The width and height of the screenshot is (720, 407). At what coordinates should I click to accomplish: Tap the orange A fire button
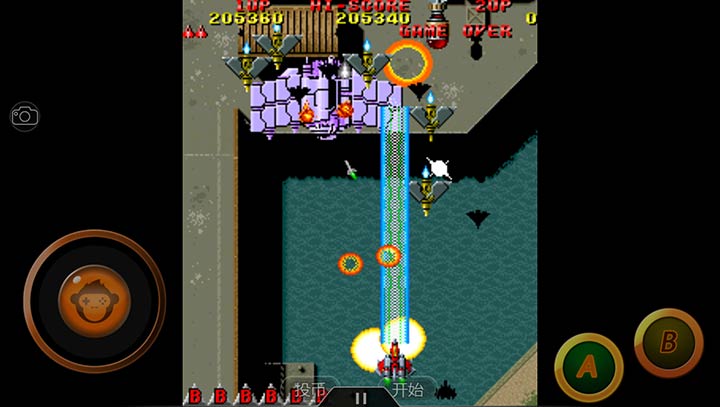pyautogui.click(x=588, y=366)
